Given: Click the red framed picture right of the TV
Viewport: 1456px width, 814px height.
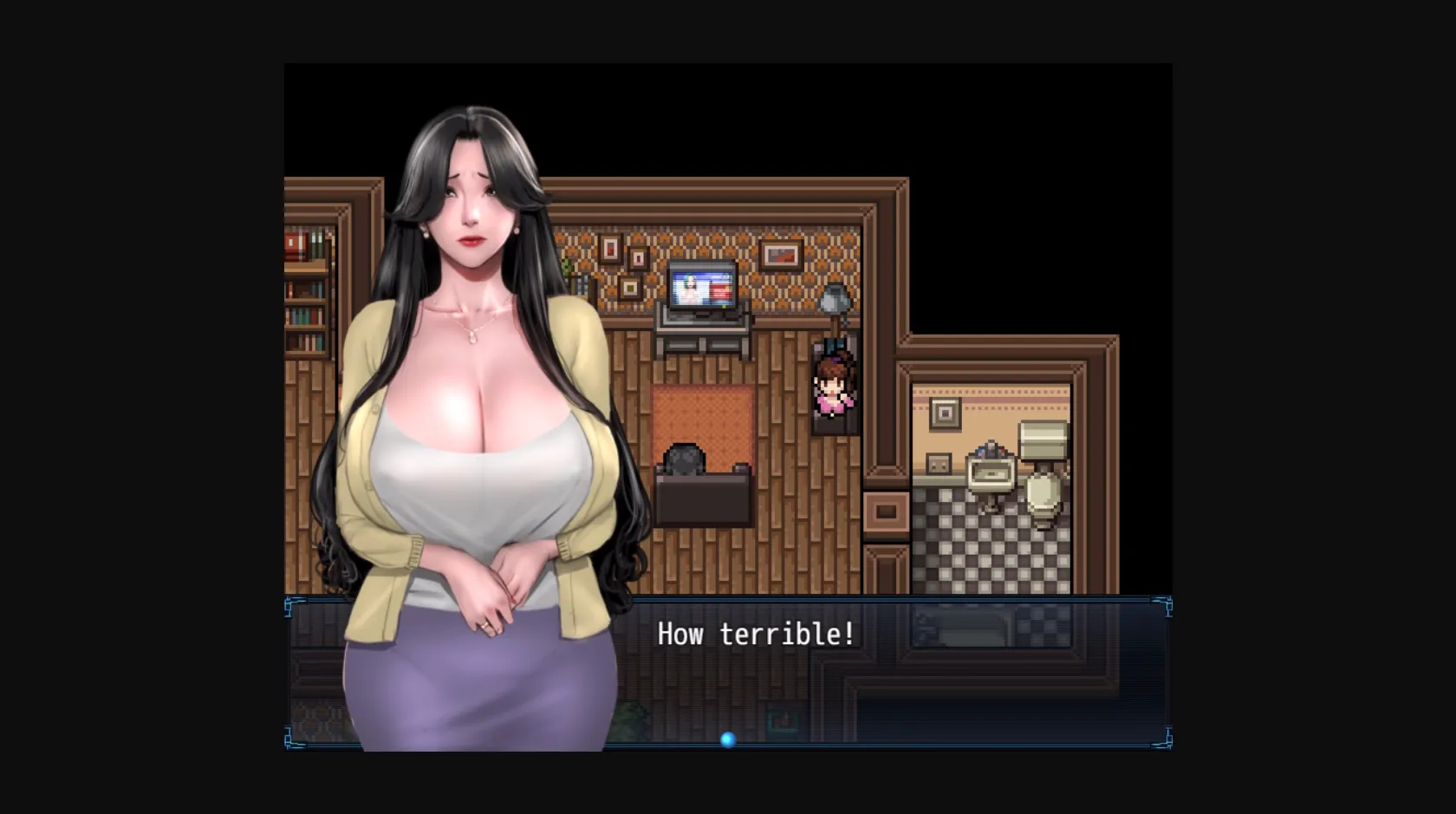Looking at the screenshot, I should coord(779,256).
